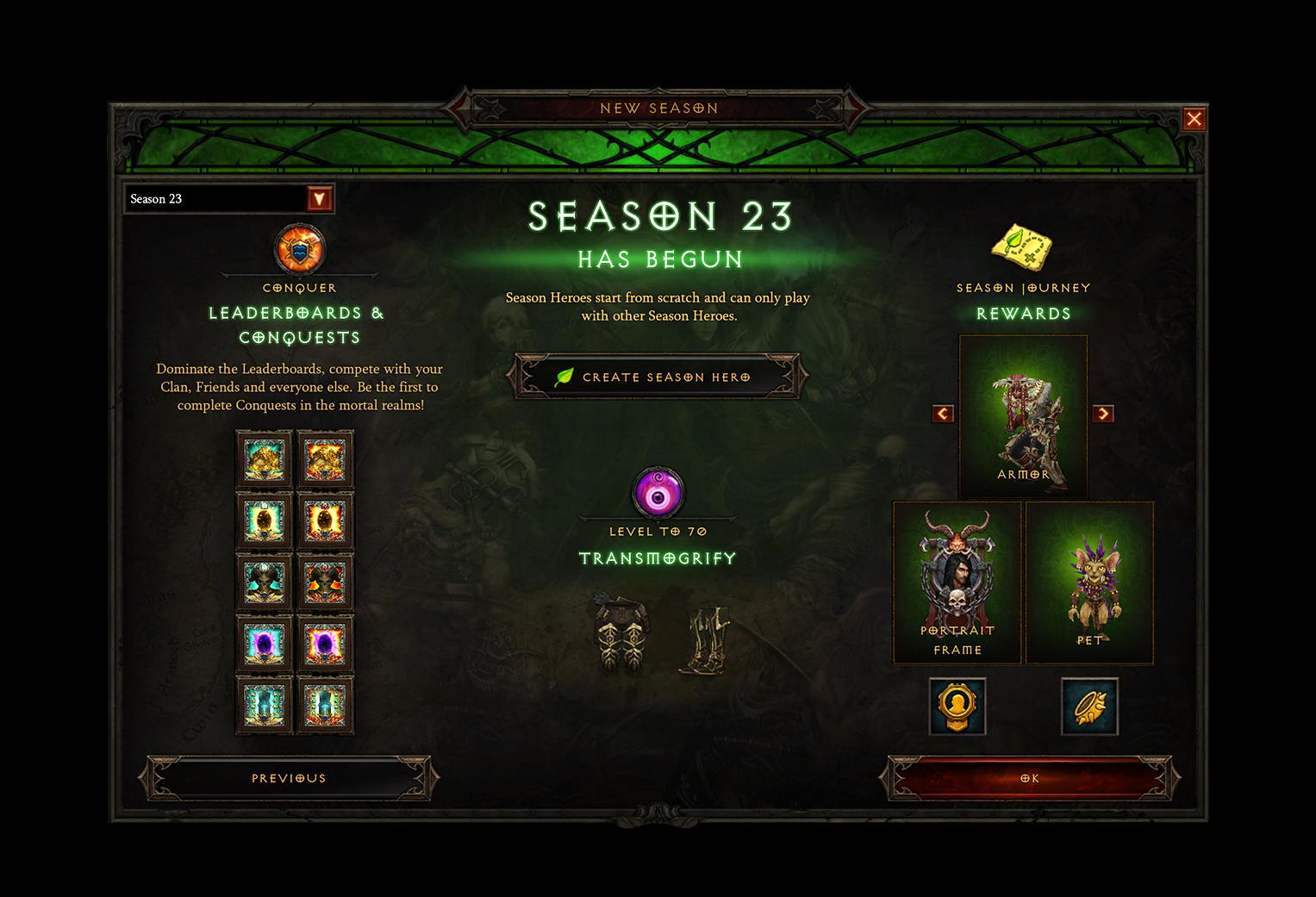Select the Pet reward preview
The height and width of the screenshot is (897, 1316).
coord(1089,582)
